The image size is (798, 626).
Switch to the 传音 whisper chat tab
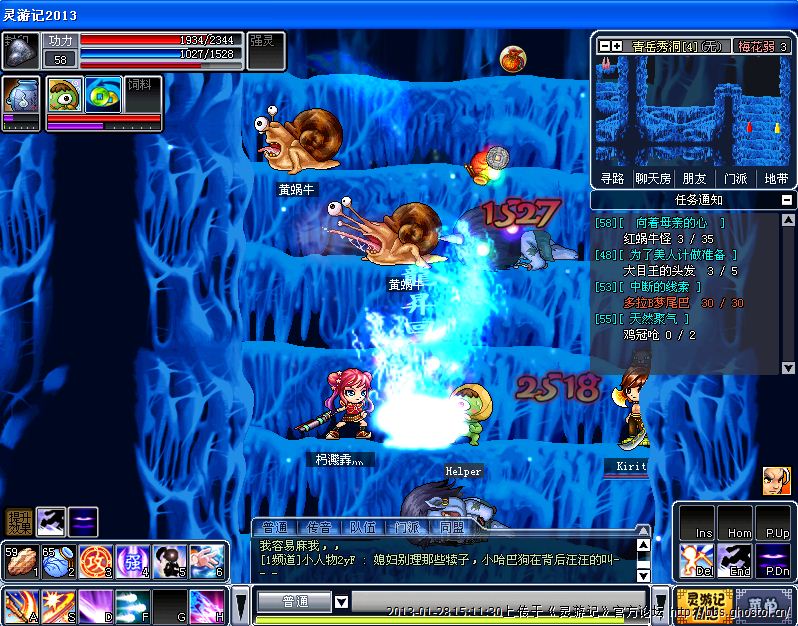[319, 527]
